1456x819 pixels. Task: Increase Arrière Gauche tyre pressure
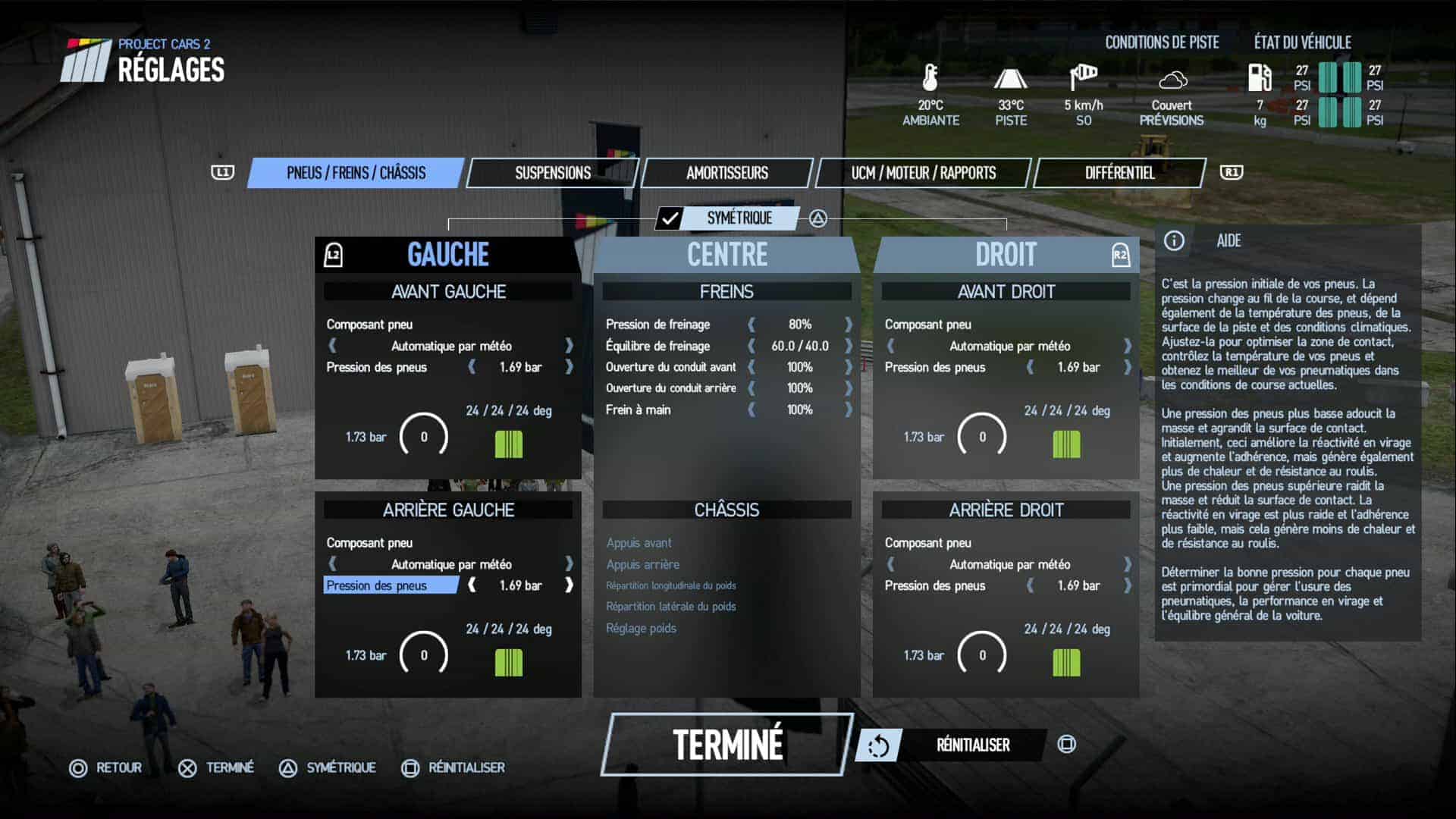click(569, 585)
